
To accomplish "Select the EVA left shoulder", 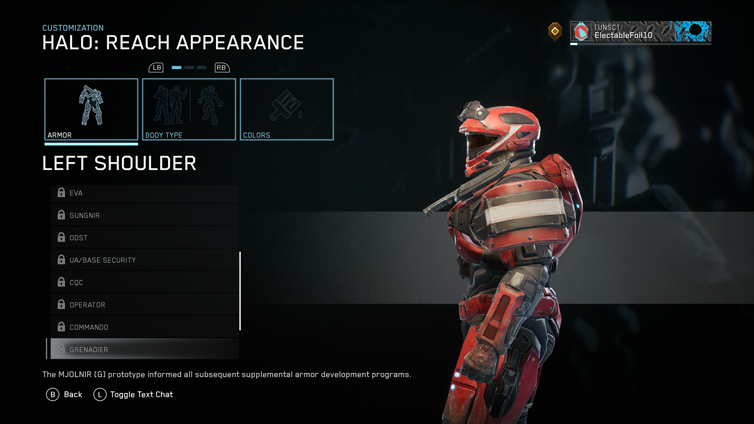I will (x=144, y=193).
